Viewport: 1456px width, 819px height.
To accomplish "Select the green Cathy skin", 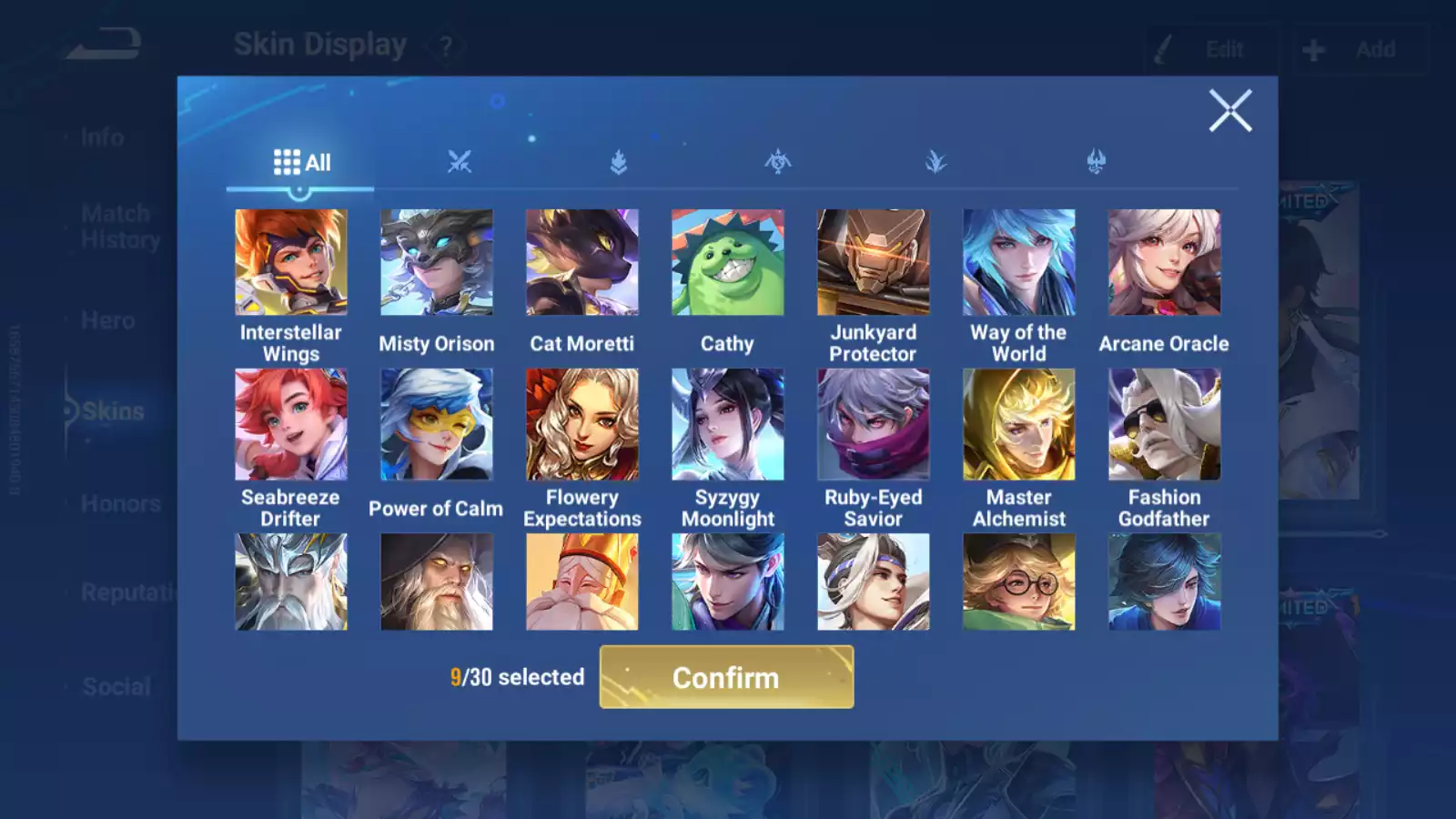I will pos(728,263).
